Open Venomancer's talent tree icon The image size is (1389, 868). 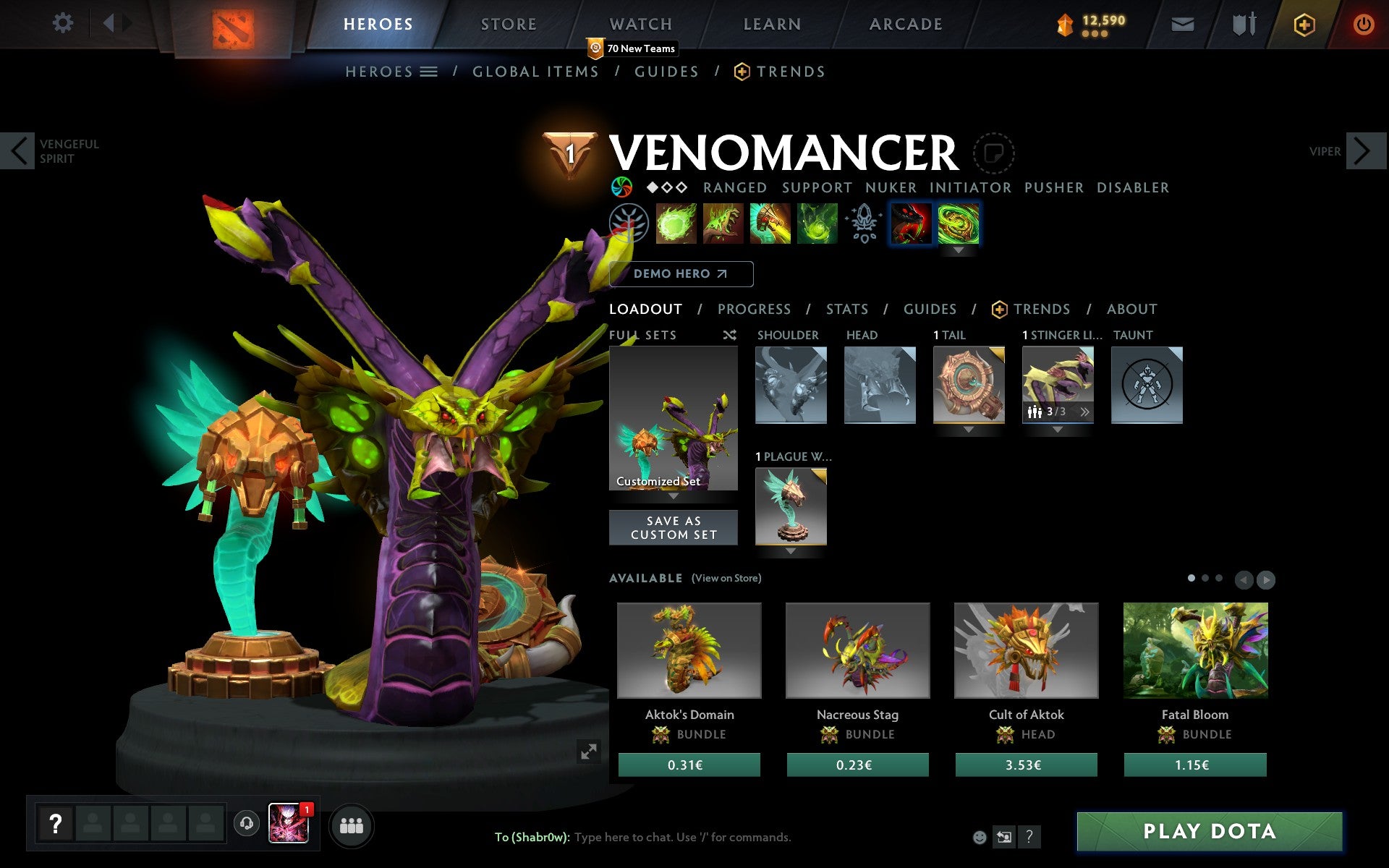(631, 224)
